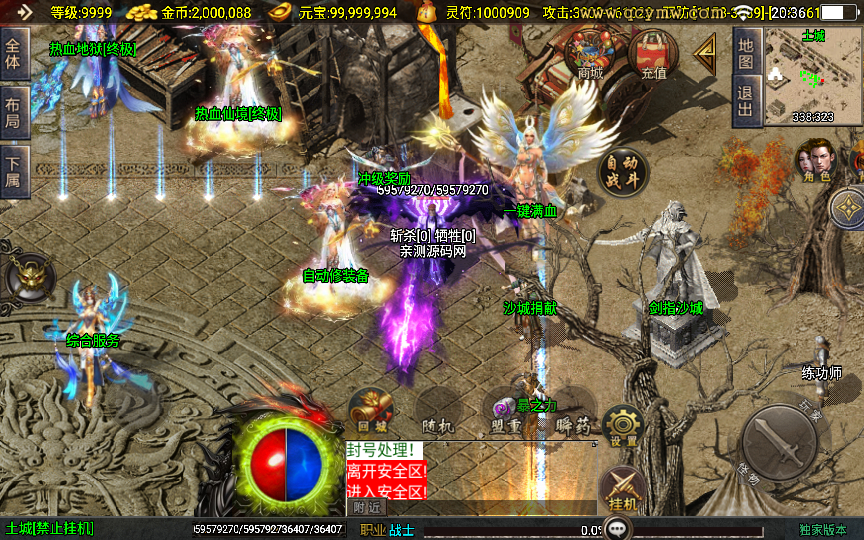Use the 随机 random teleport slot
This screenshot has height=540, width=864.
437,412
